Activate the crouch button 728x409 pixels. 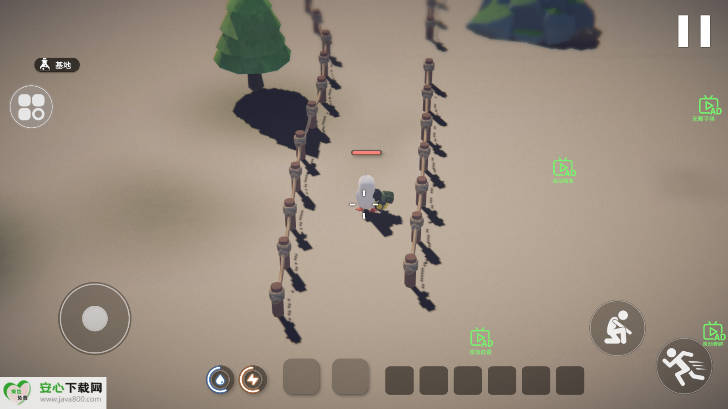tap(617, 327)
